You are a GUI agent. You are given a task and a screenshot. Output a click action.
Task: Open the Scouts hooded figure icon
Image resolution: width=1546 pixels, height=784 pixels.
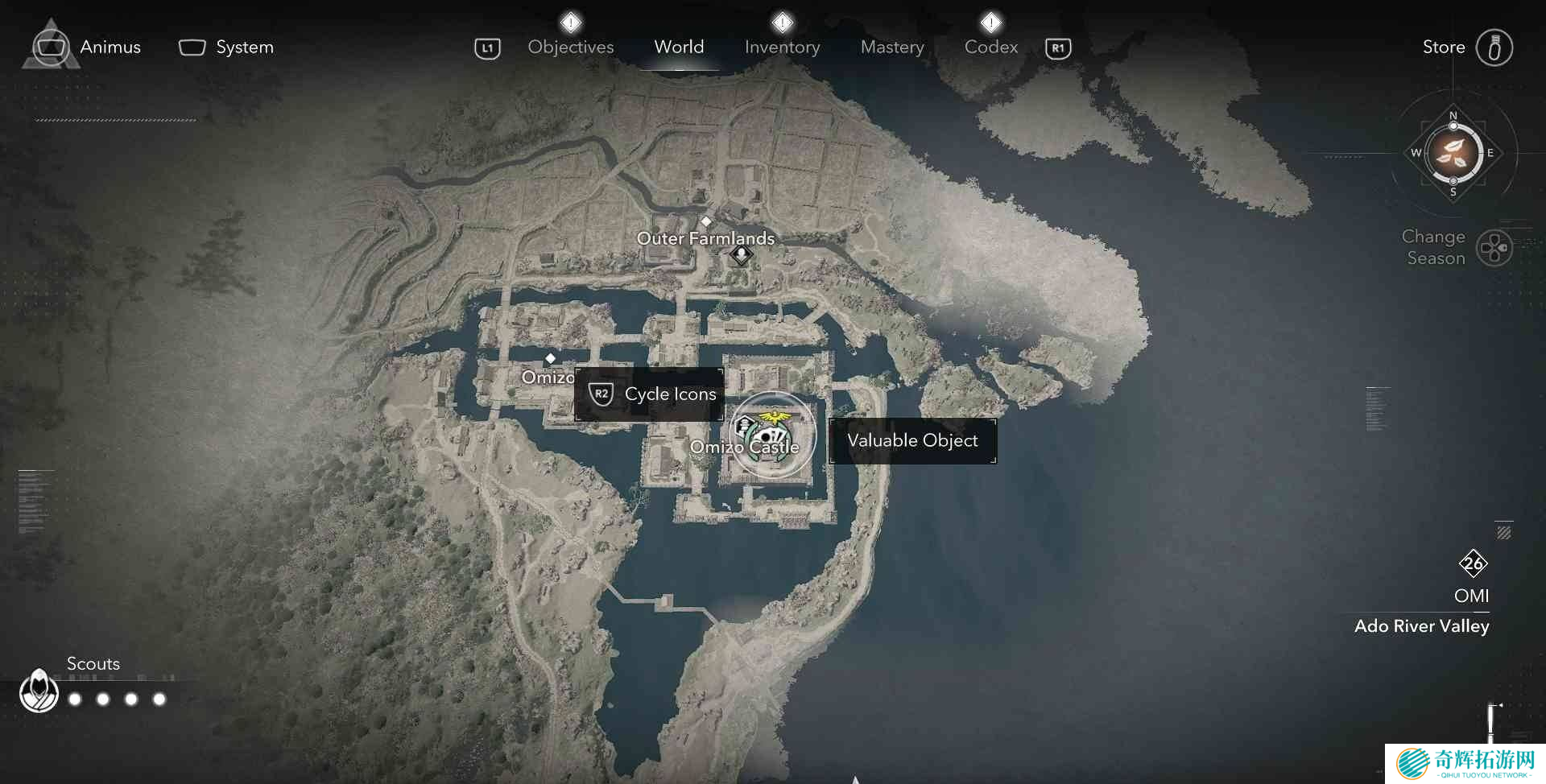[x=39, y=691]
